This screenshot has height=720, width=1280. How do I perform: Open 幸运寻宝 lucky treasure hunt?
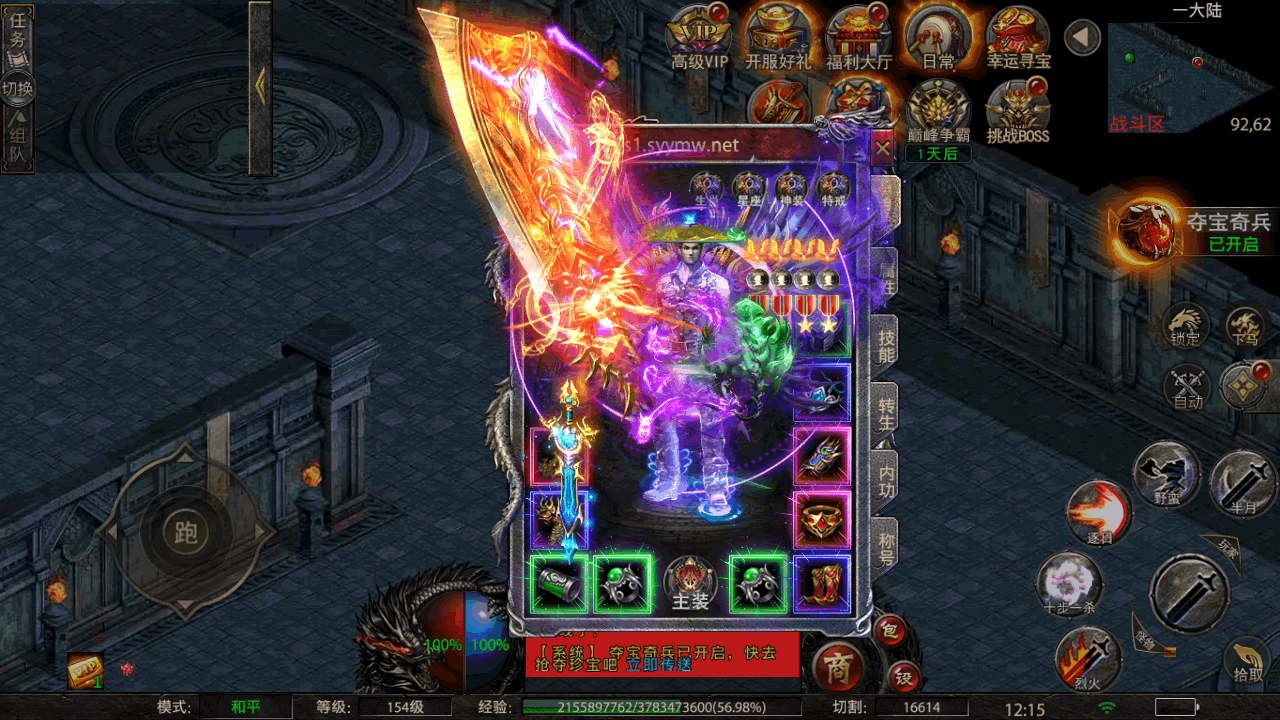coord(1018,38)
